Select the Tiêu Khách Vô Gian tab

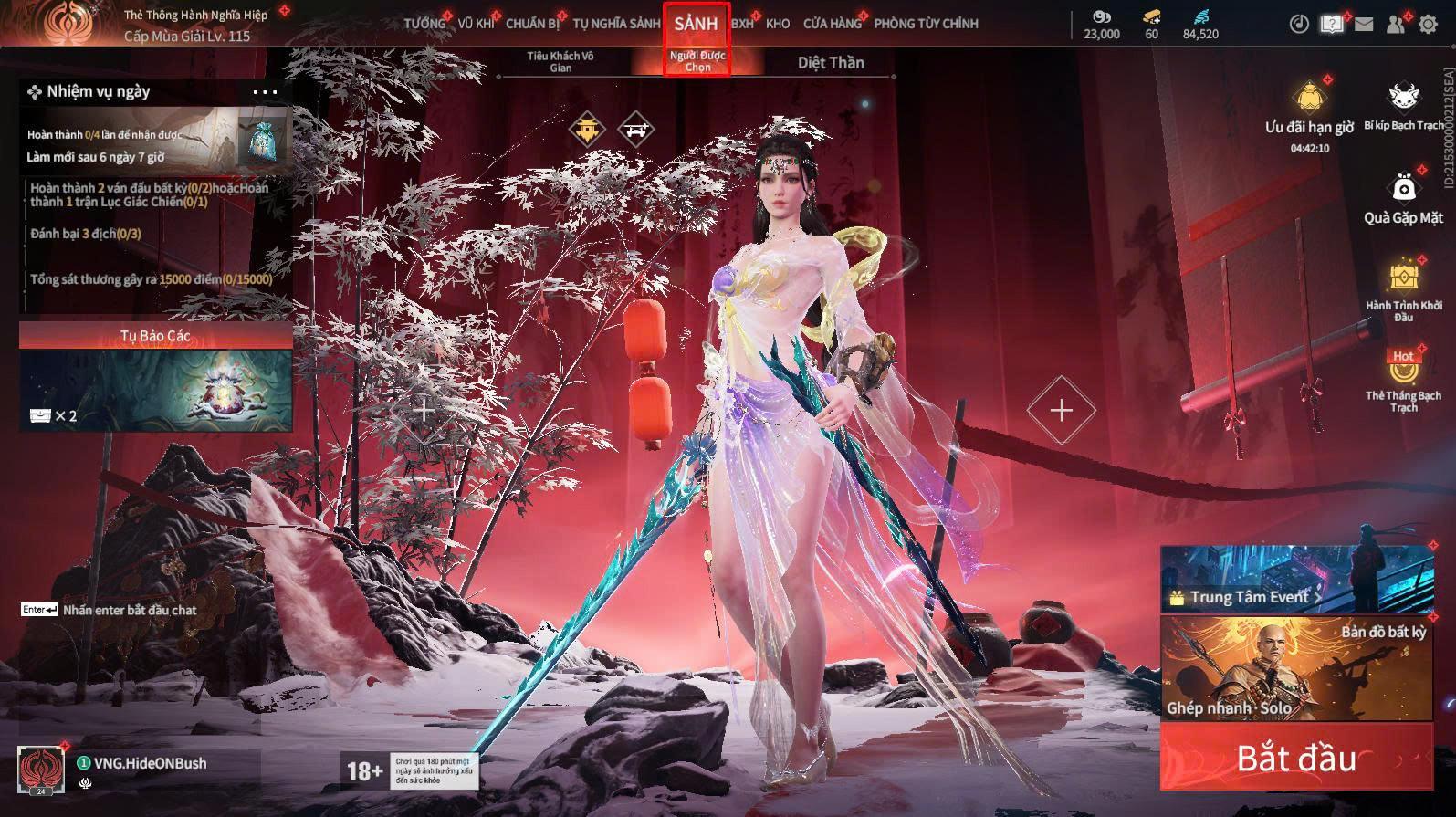tap(560, 62)
